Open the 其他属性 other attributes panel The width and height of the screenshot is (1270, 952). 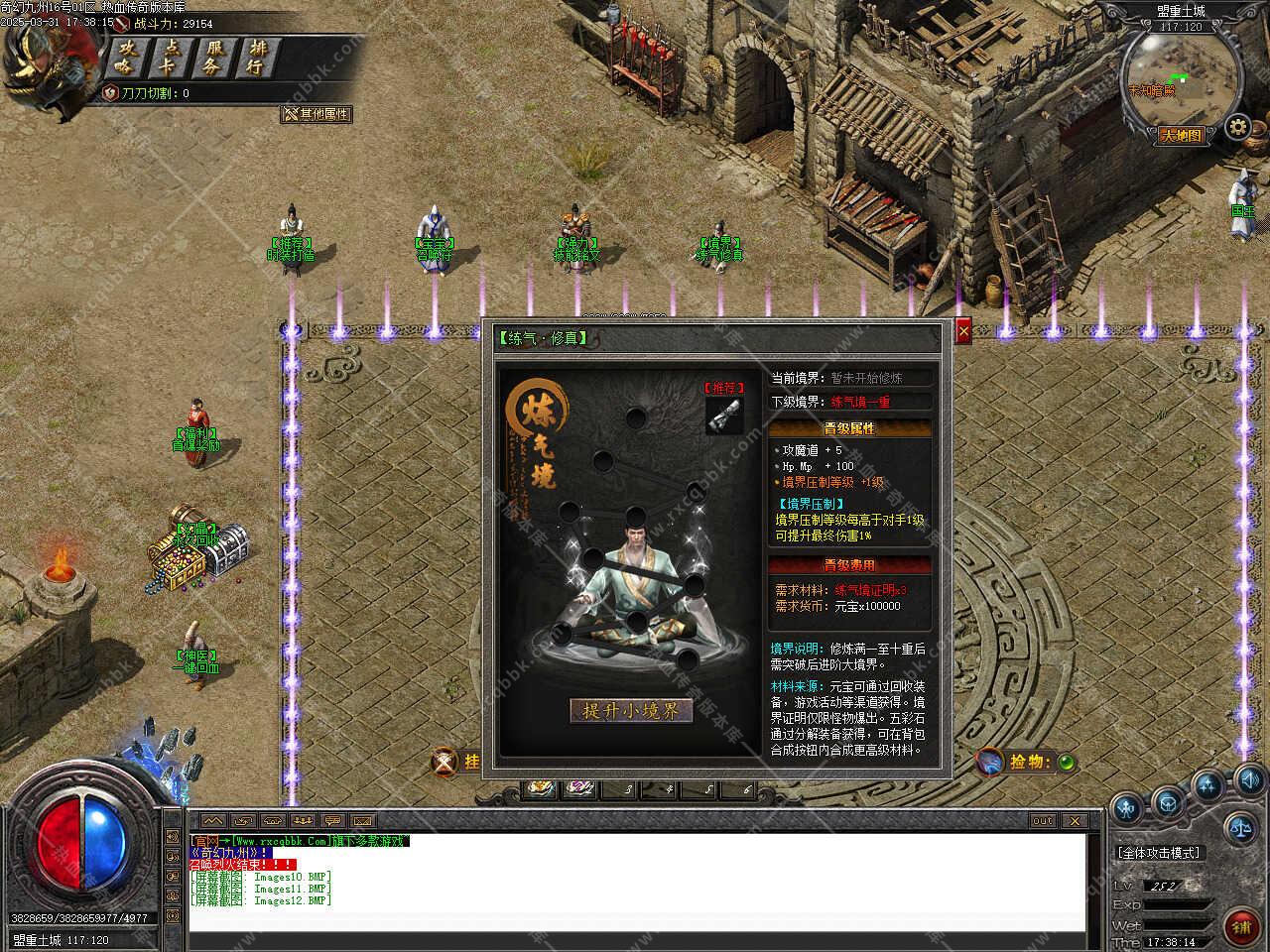(317, 114)
